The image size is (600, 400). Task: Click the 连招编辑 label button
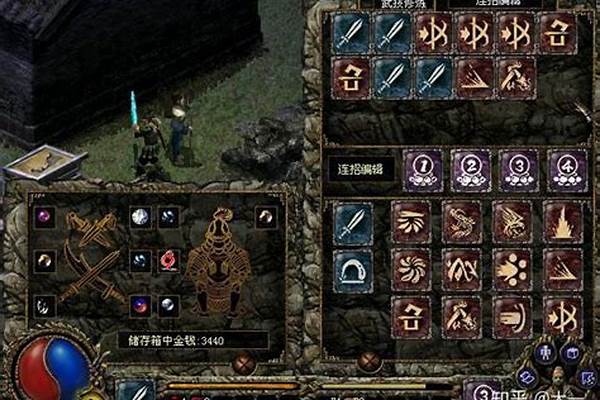tap(358, 167)
